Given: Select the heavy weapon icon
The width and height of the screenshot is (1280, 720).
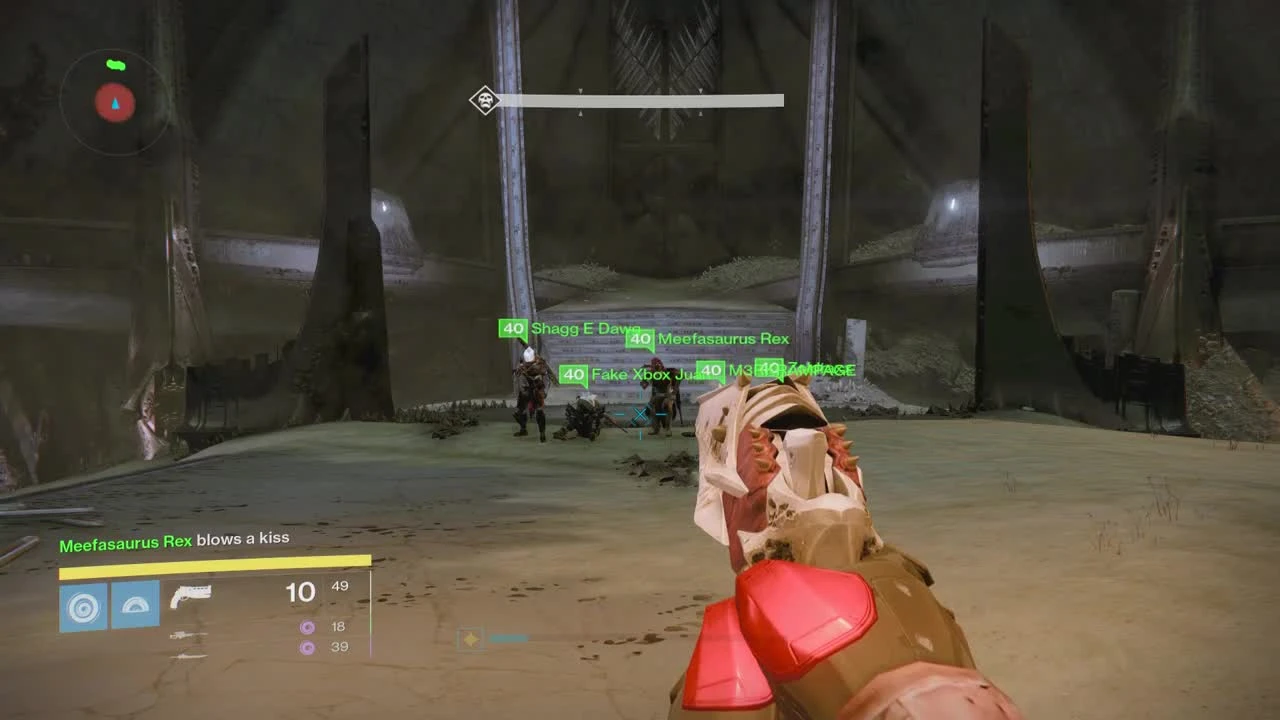Looking at the screenshot, I should tap(190, 657).
